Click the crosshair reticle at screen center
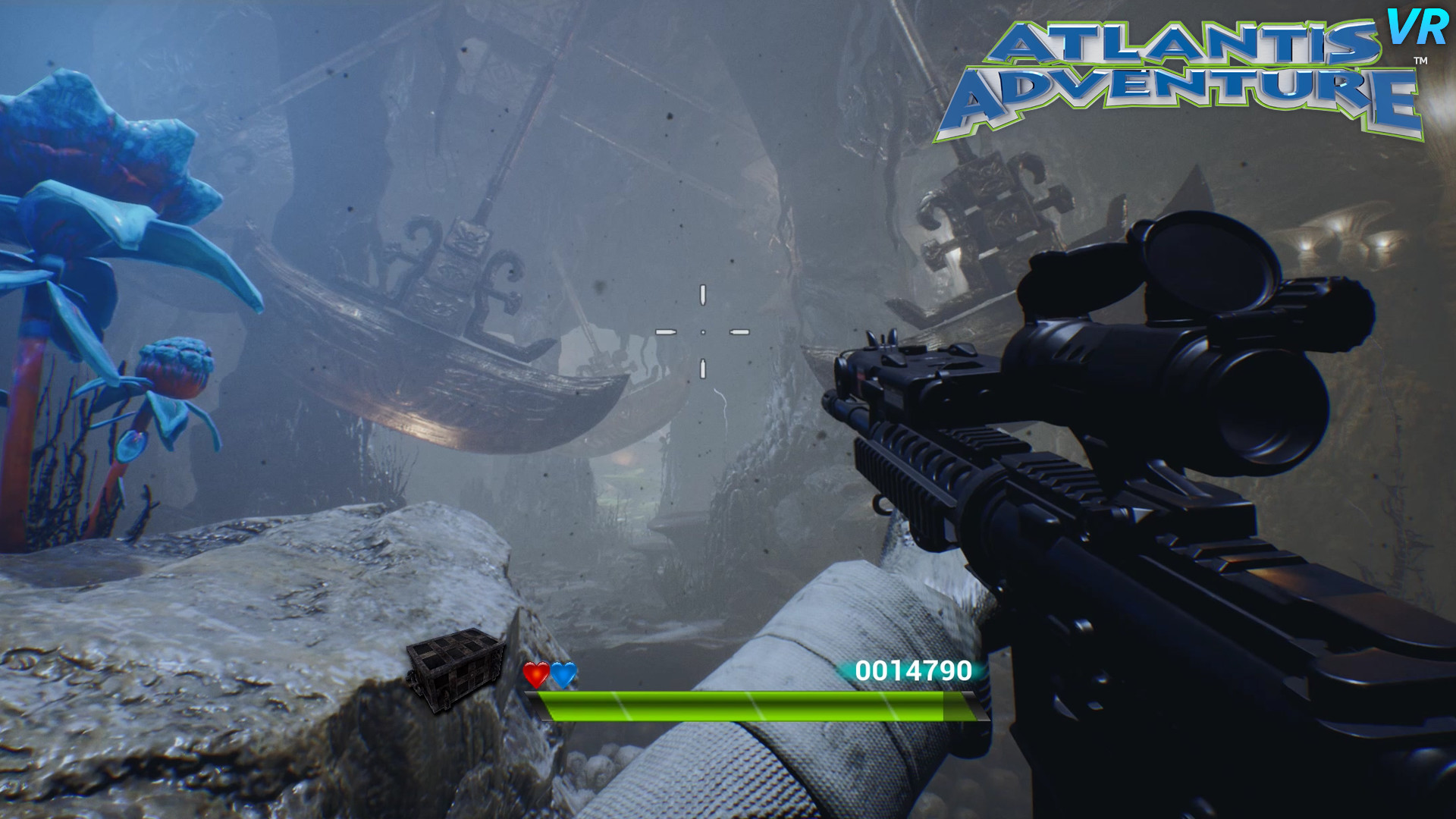 [704, 331]
